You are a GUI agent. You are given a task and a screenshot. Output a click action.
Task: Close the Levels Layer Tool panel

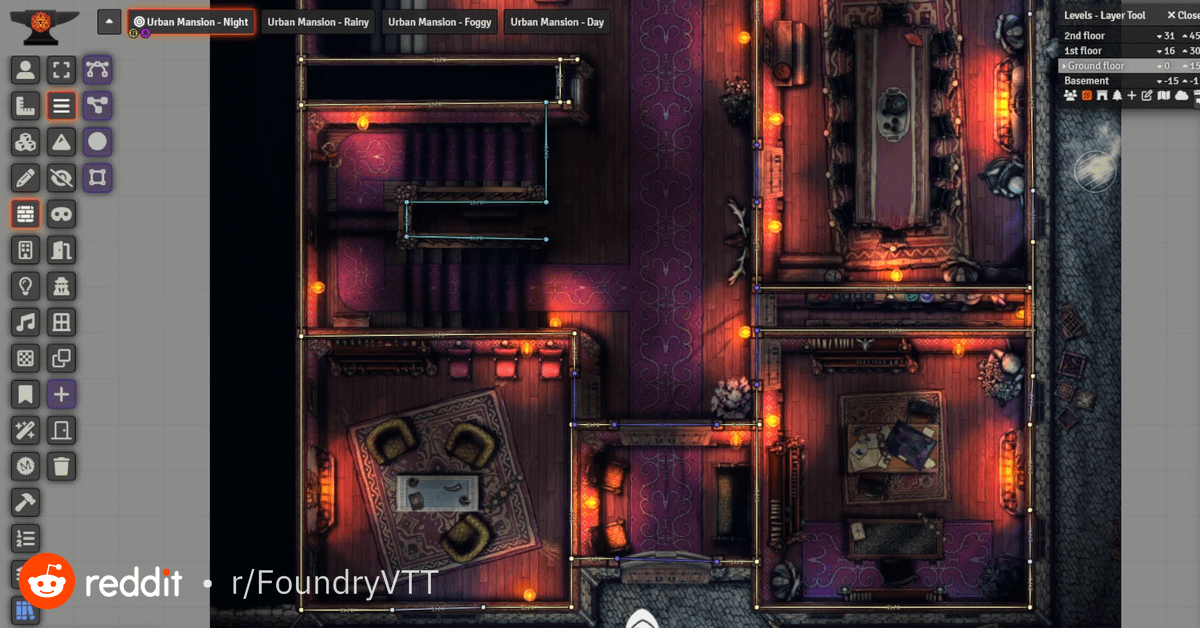[x=1181, y=15]
